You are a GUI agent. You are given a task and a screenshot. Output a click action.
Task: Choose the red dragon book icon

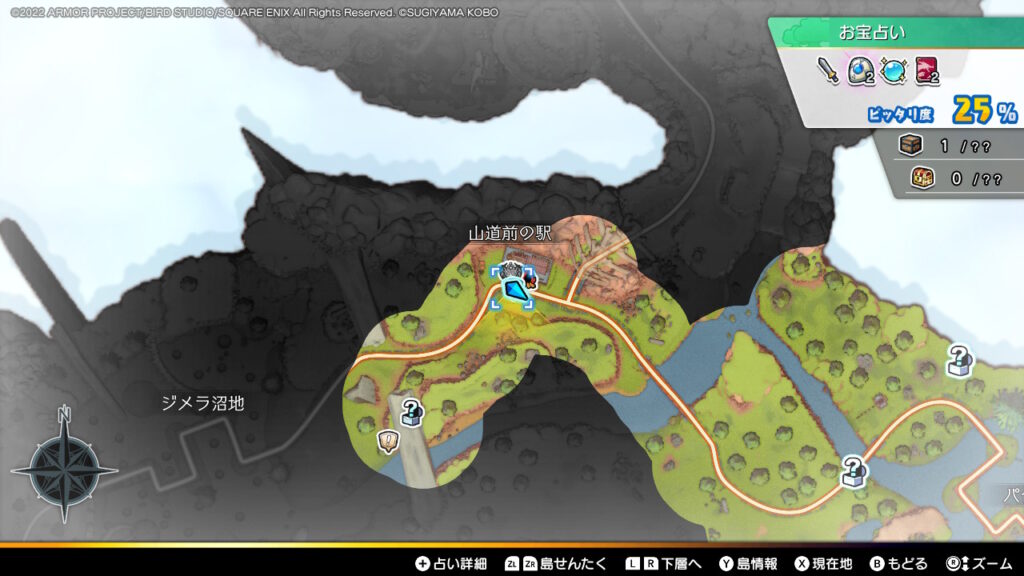(926, 71)
